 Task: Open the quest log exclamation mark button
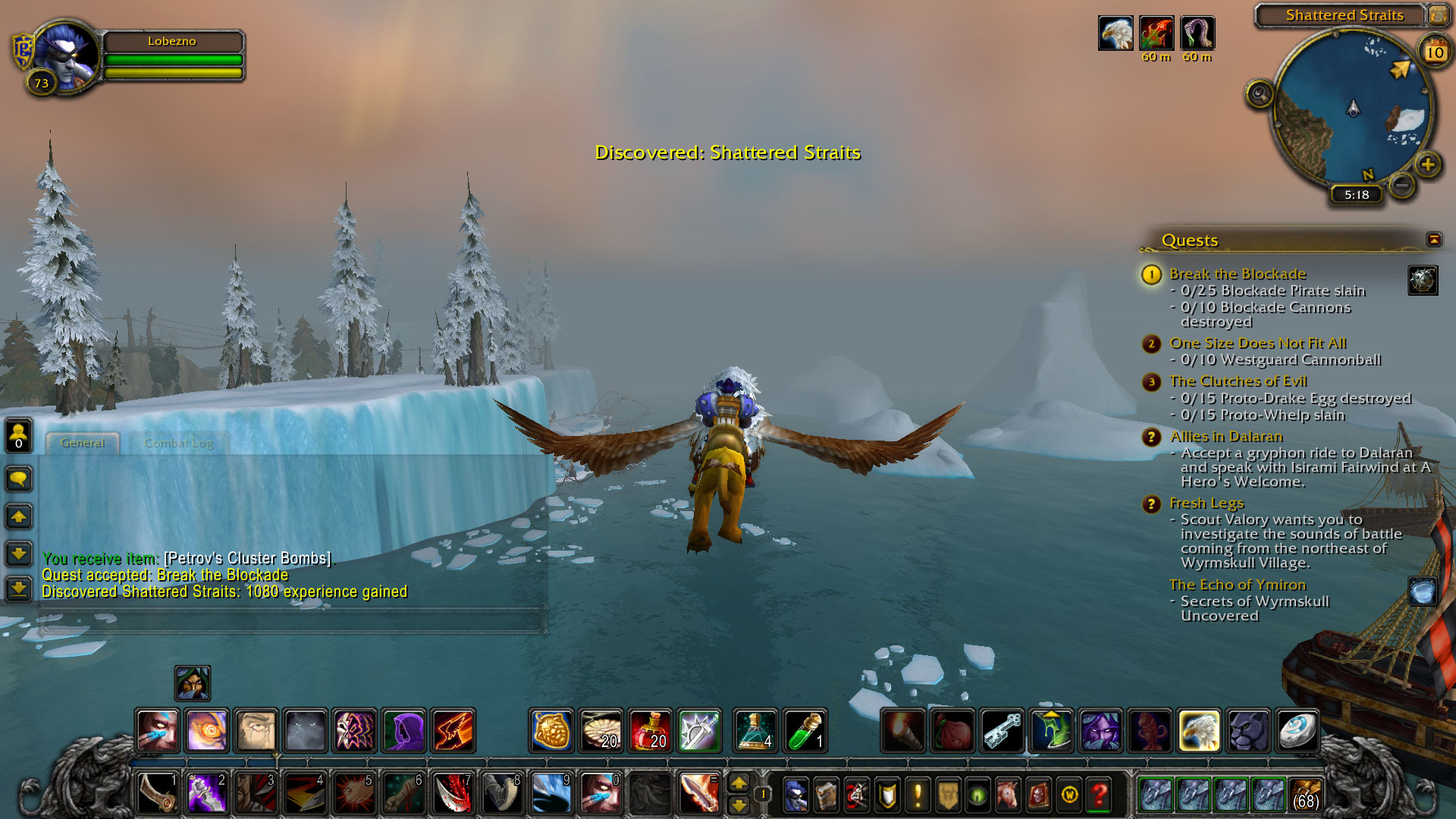pos(918,795)
